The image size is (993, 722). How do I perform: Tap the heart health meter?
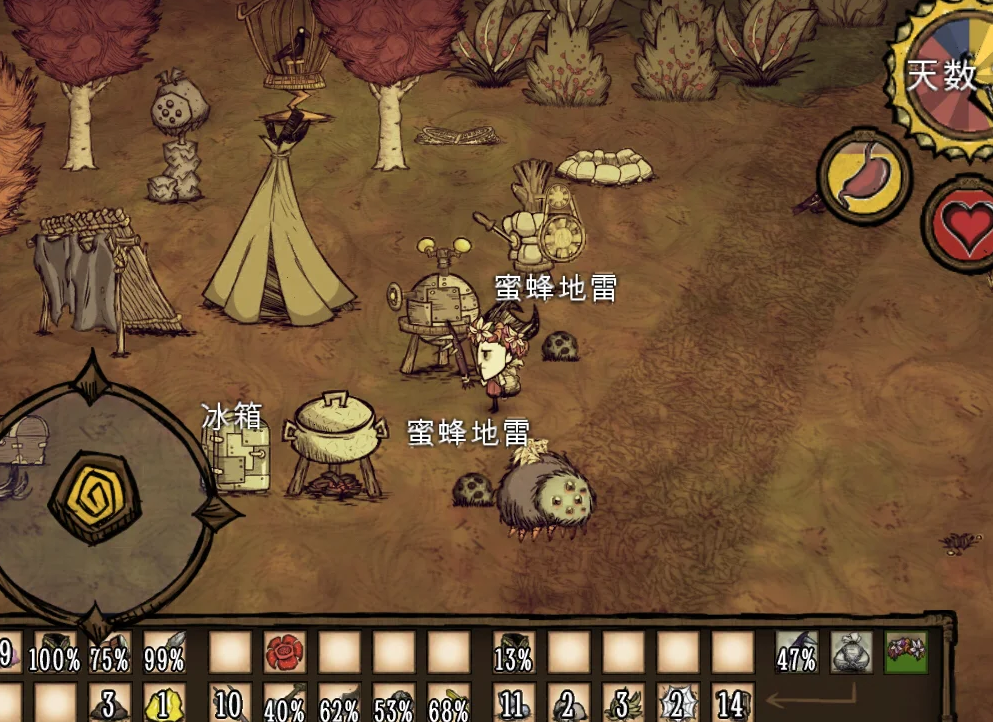(x=962, y=226)
